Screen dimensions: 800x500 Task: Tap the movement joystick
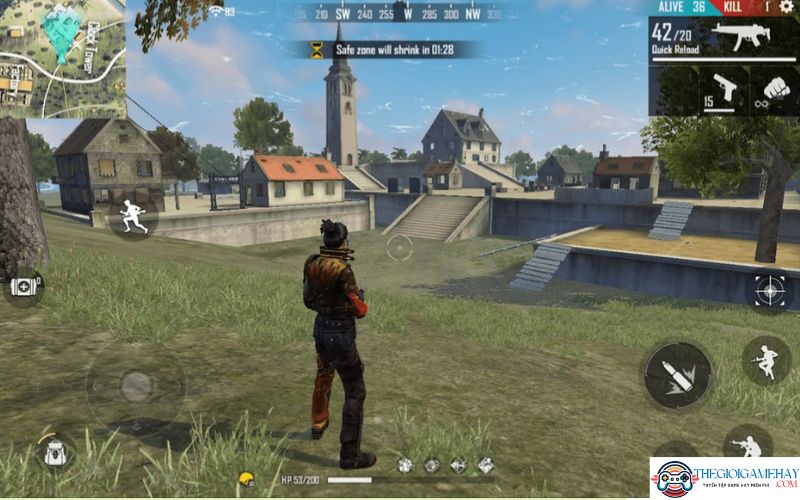tap(135, 385)
